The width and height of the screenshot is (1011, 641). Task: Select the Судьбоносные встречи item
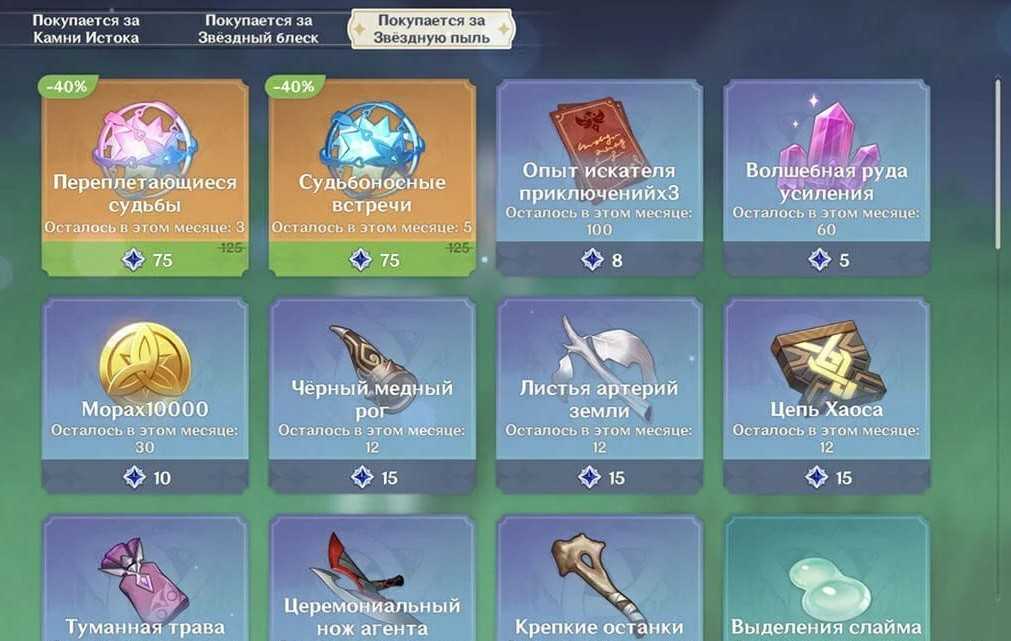pos(372,177)
